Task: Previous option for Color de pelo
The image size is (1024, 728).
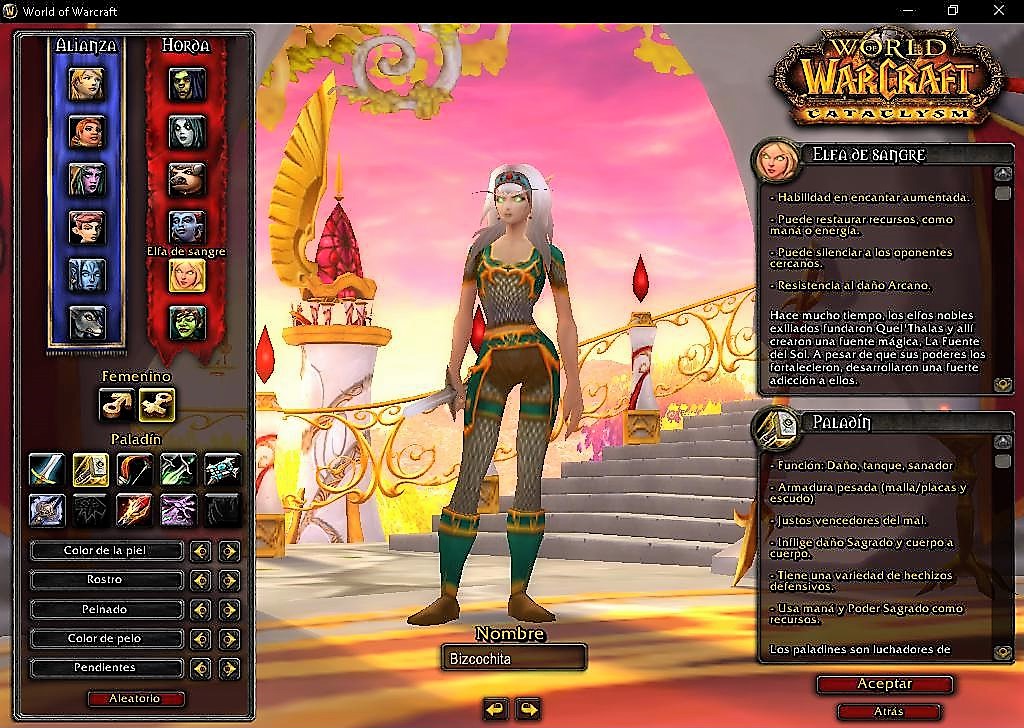Action: (x=201, y=638)
